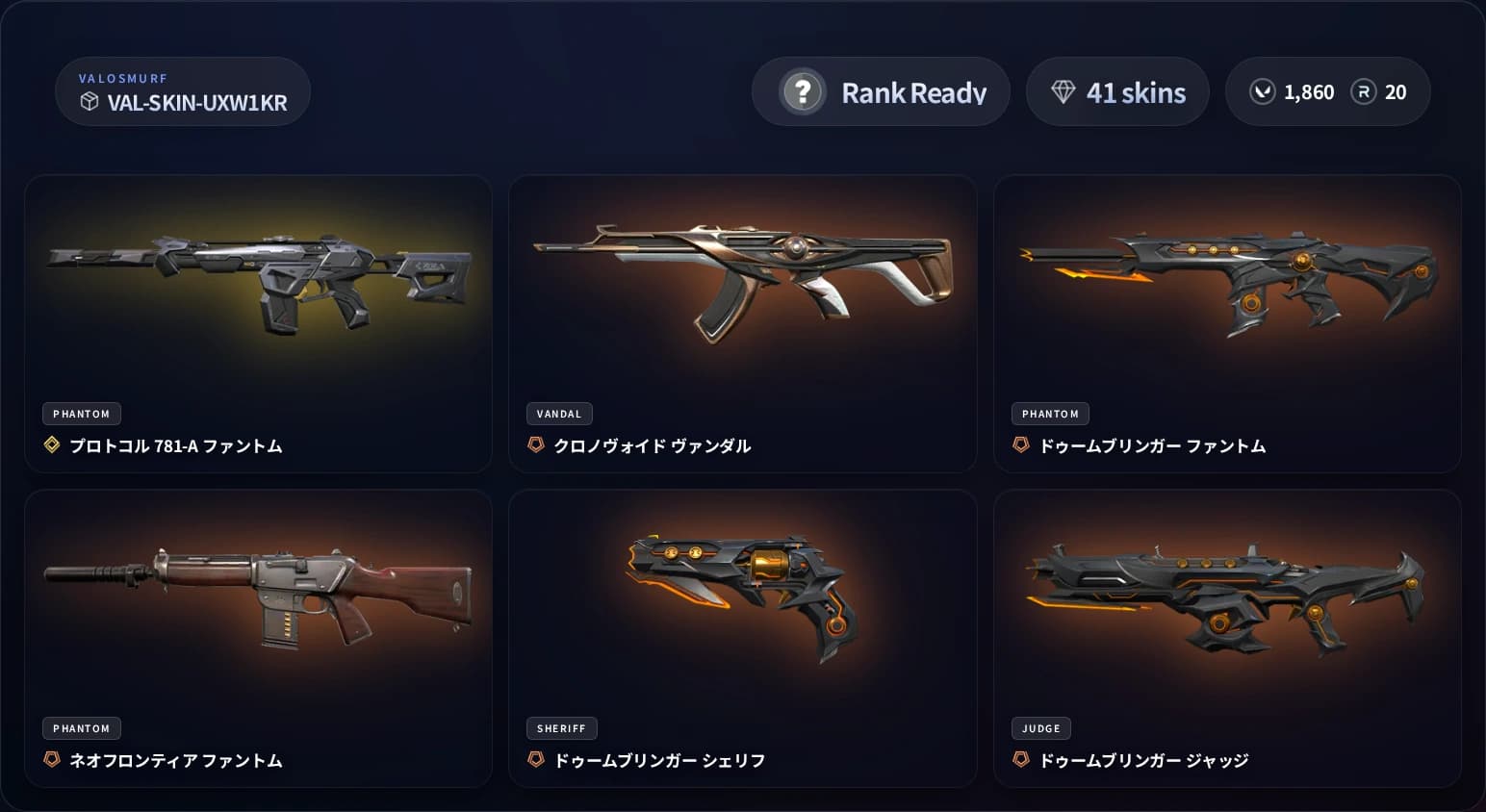Click the rarity icon near ドゥームブリンガー シェリフ

click(535, 759)
